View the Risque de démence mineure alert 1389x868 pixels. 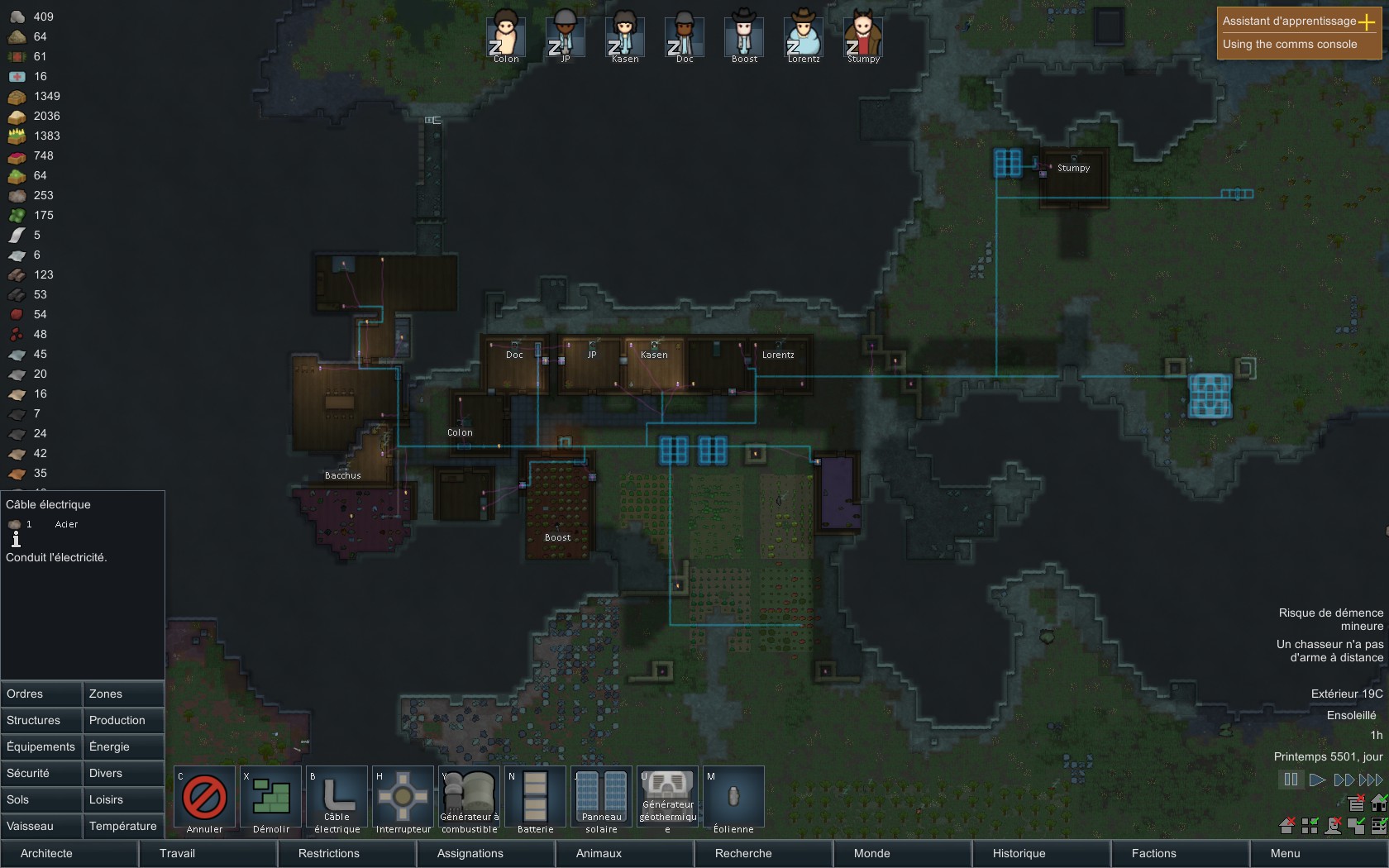tap(1330, 619)
